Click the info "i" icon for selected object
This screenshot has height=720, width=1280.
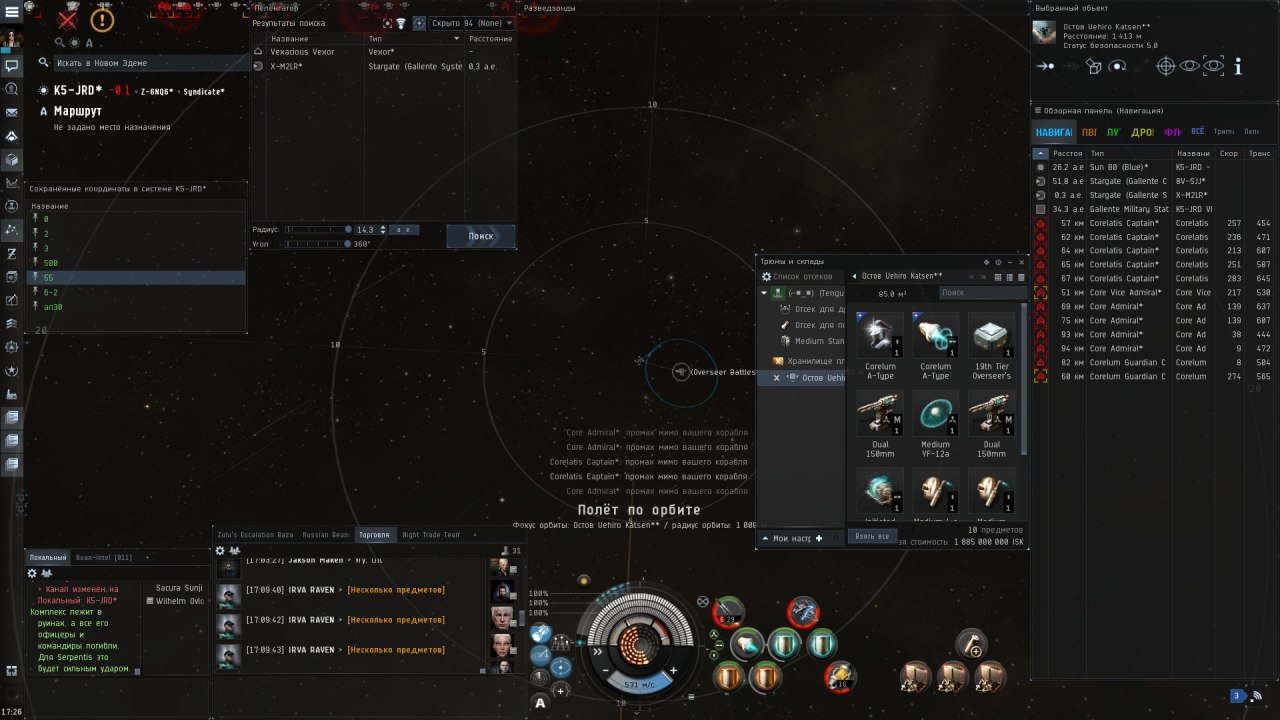point(1238,66)
